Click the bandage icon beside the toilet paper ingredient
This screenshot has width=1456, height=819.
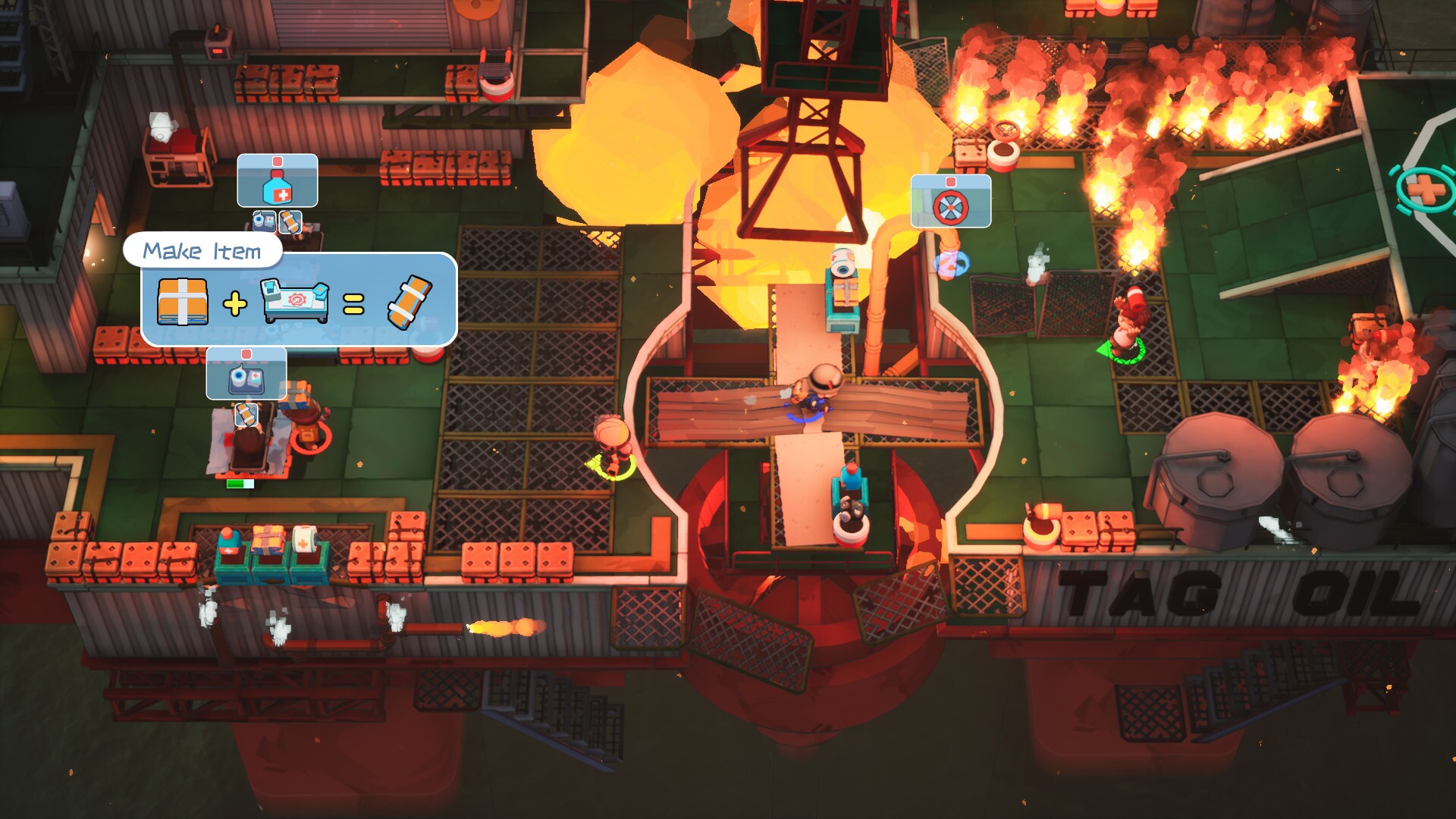pyautogui.click(x=290, y=222)
